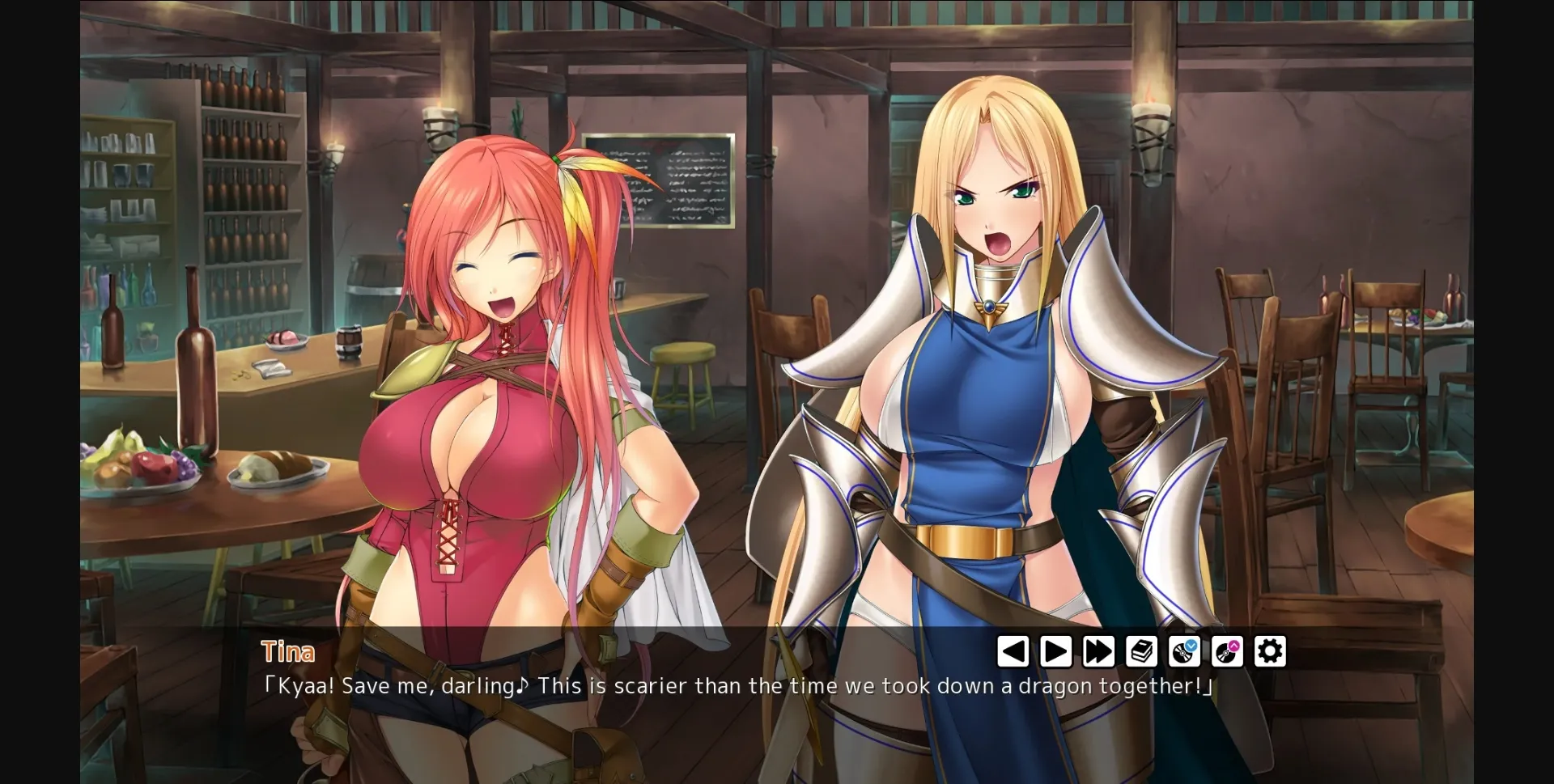Open the settings menu via the gear icon
Image resolution: width=1554 pixels, height=784 pixels.
tap(1271, 650)
